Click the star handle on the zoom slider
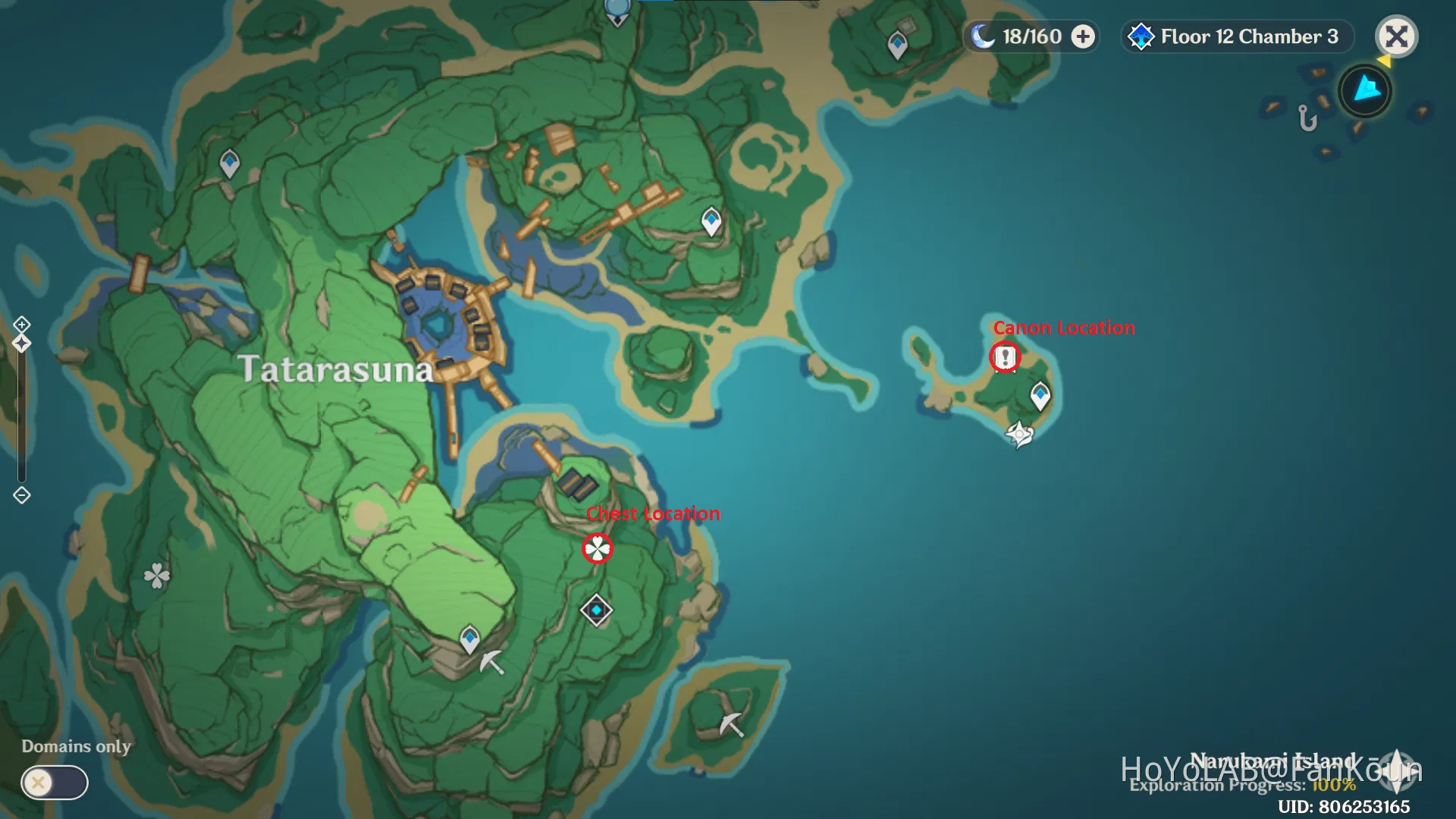Image resolution: width=1456 pixels, height=819 pixels. [21, 343]
